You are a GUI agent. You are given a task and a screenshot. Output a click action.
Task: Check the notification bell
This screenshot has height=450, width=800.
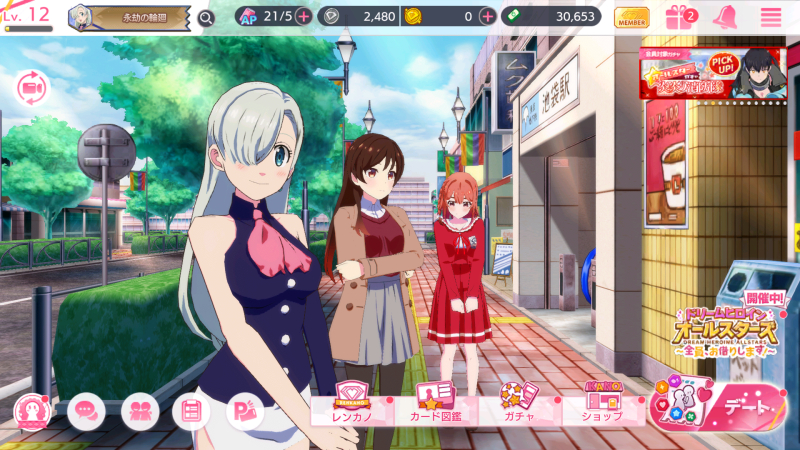pyautogui.click(x=726, y=17)
